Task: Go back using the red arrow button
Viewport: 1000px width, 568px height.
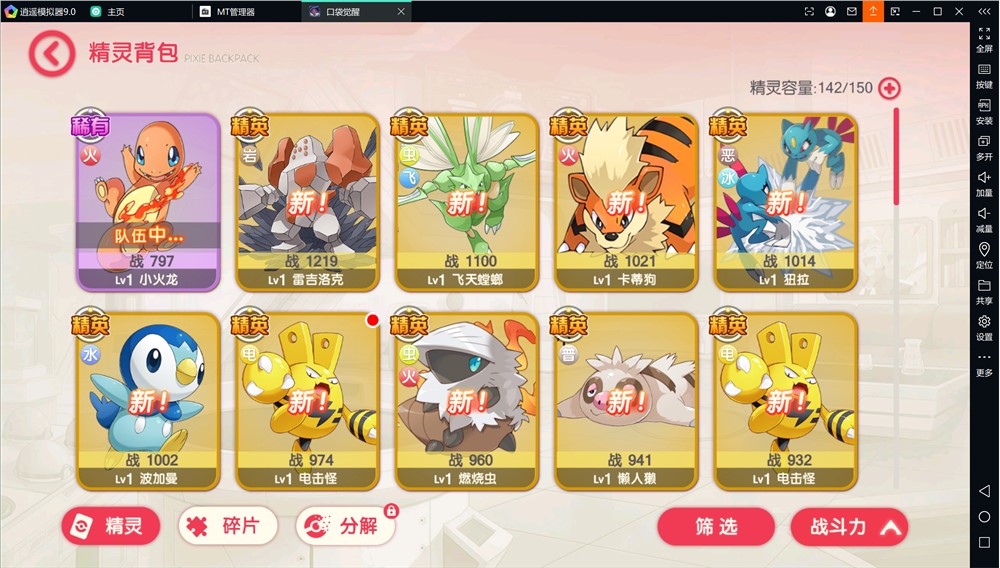Action: click(52, 53)
